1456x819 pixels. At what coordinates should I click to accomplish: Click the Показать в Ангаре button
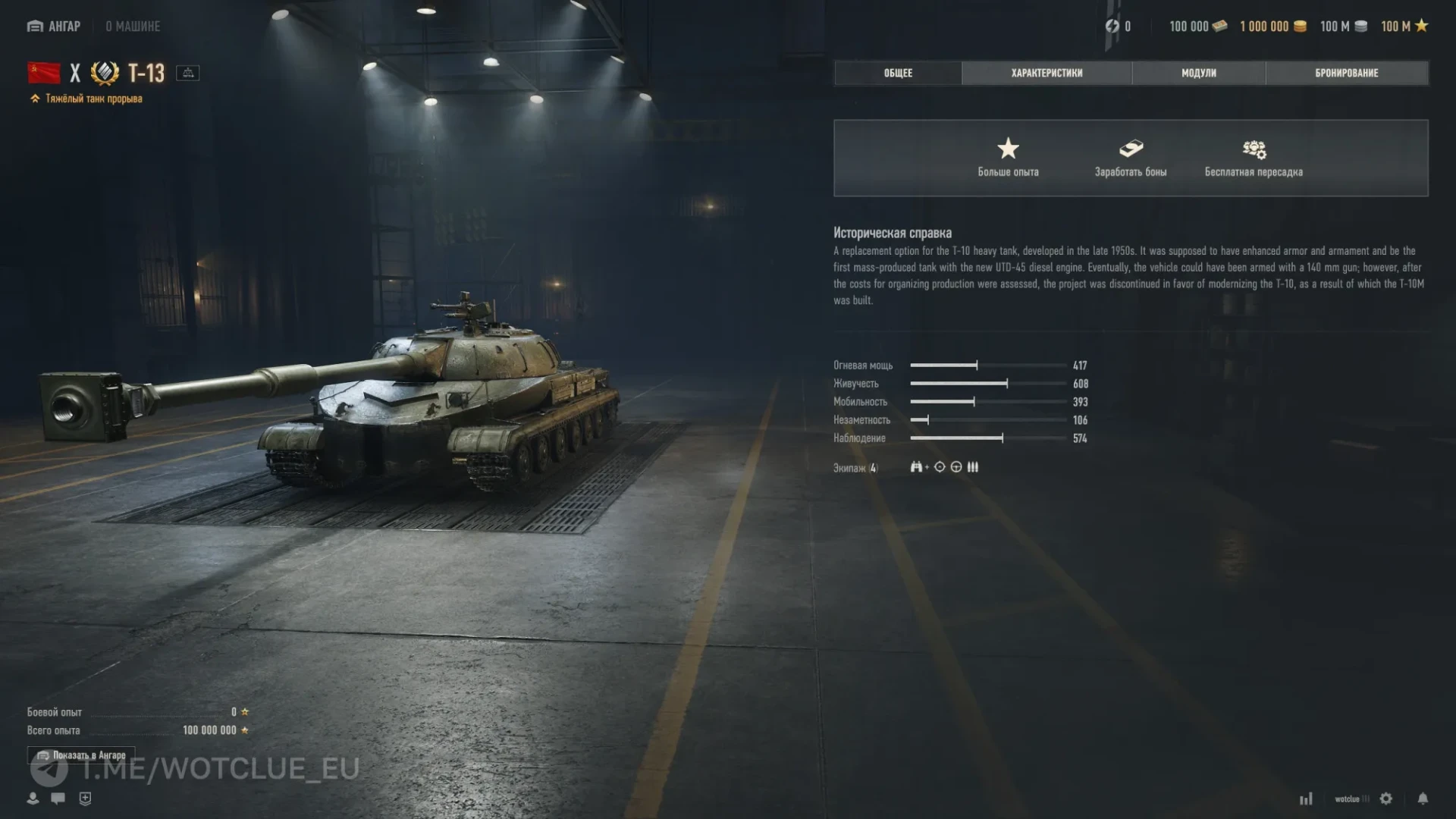(x=82, y=755)
